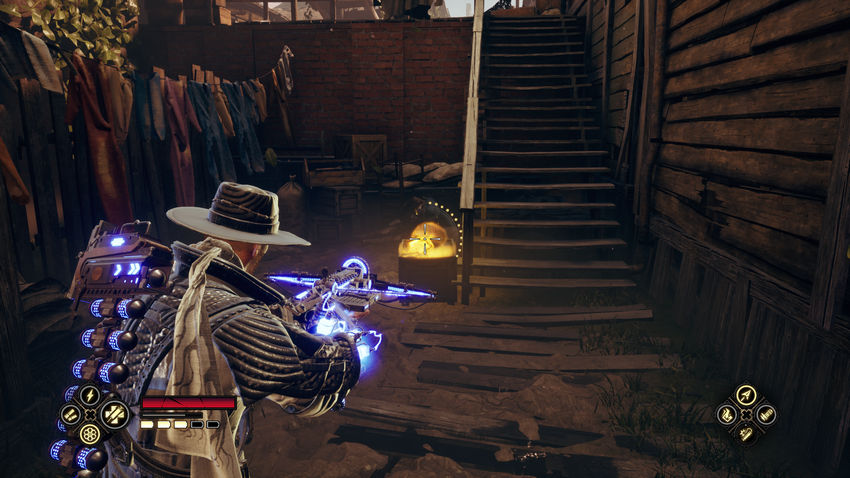Use the large crossed-slash ability icon
Viewport: 850px width, 478px height.
pos(113,412)
